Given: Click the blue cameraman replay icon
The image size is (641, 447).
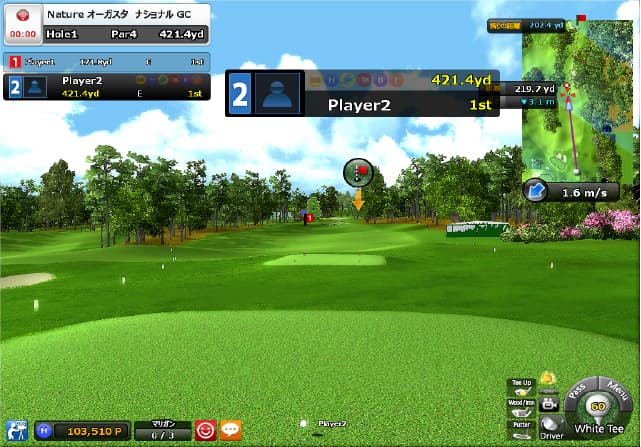Looking at the screenshot, I should pos(15,431).
